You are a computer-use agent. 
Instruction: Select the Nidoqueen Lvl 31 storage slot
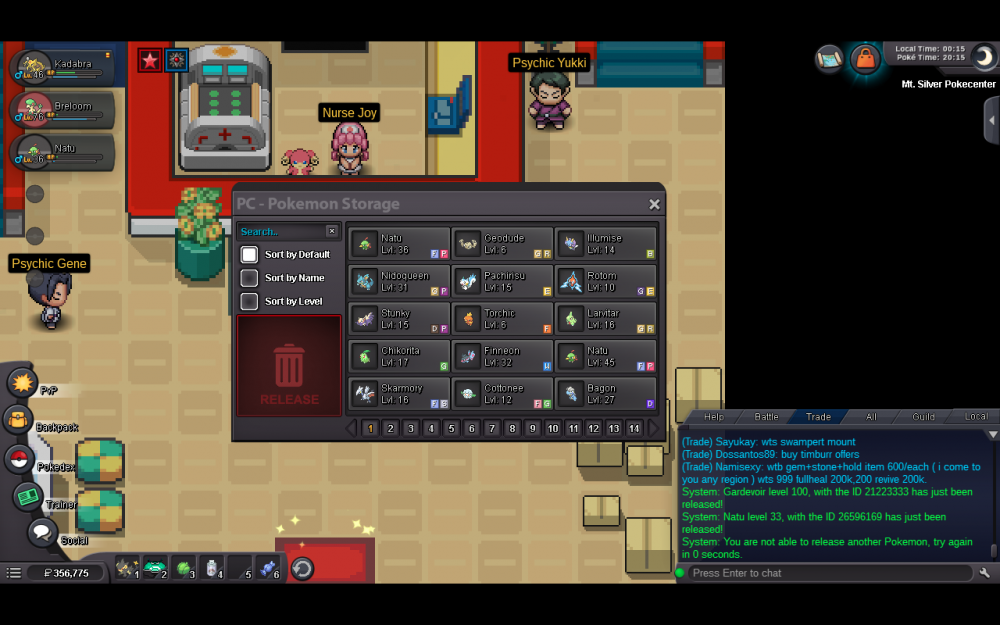(400, 281)
